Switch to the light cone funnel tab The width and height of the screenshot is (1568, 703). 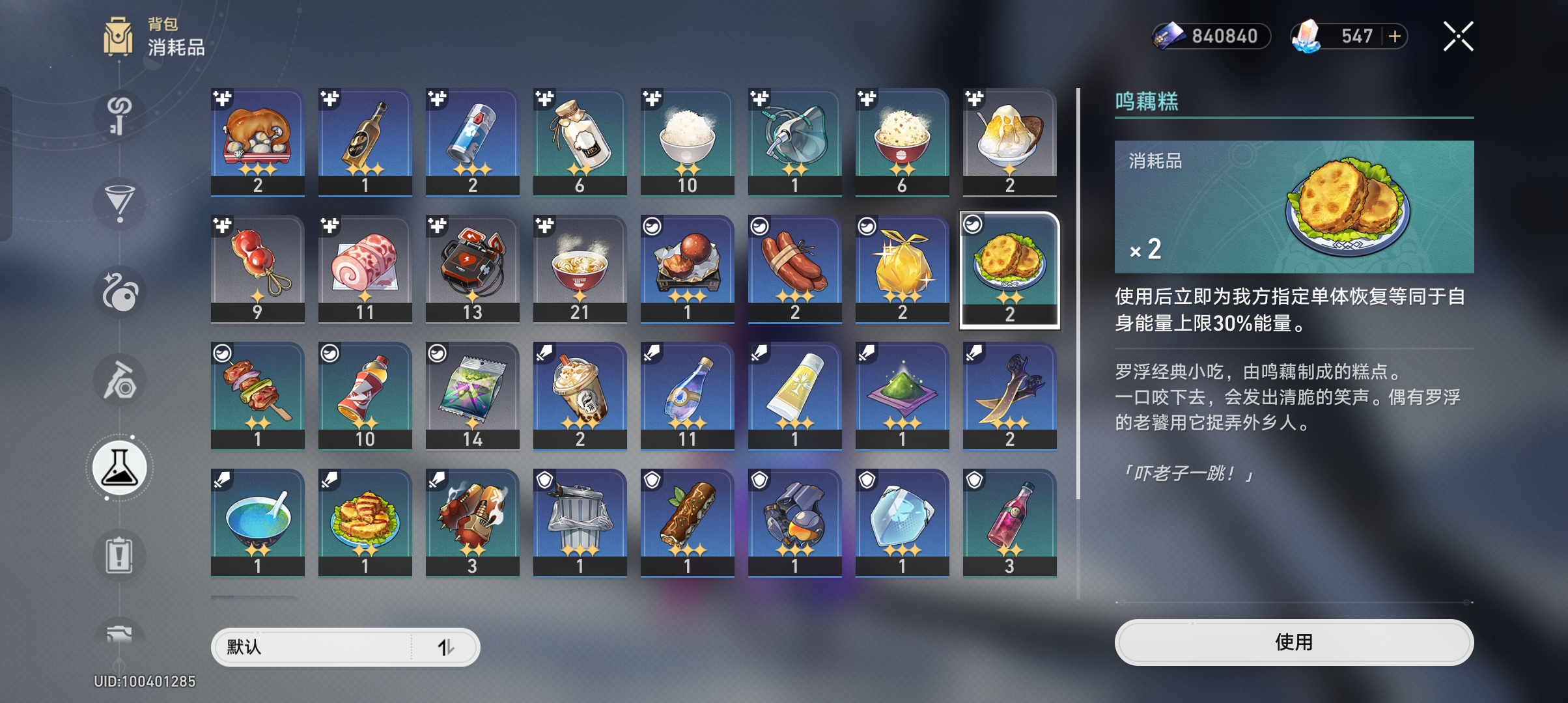click(x=120, y=203)
